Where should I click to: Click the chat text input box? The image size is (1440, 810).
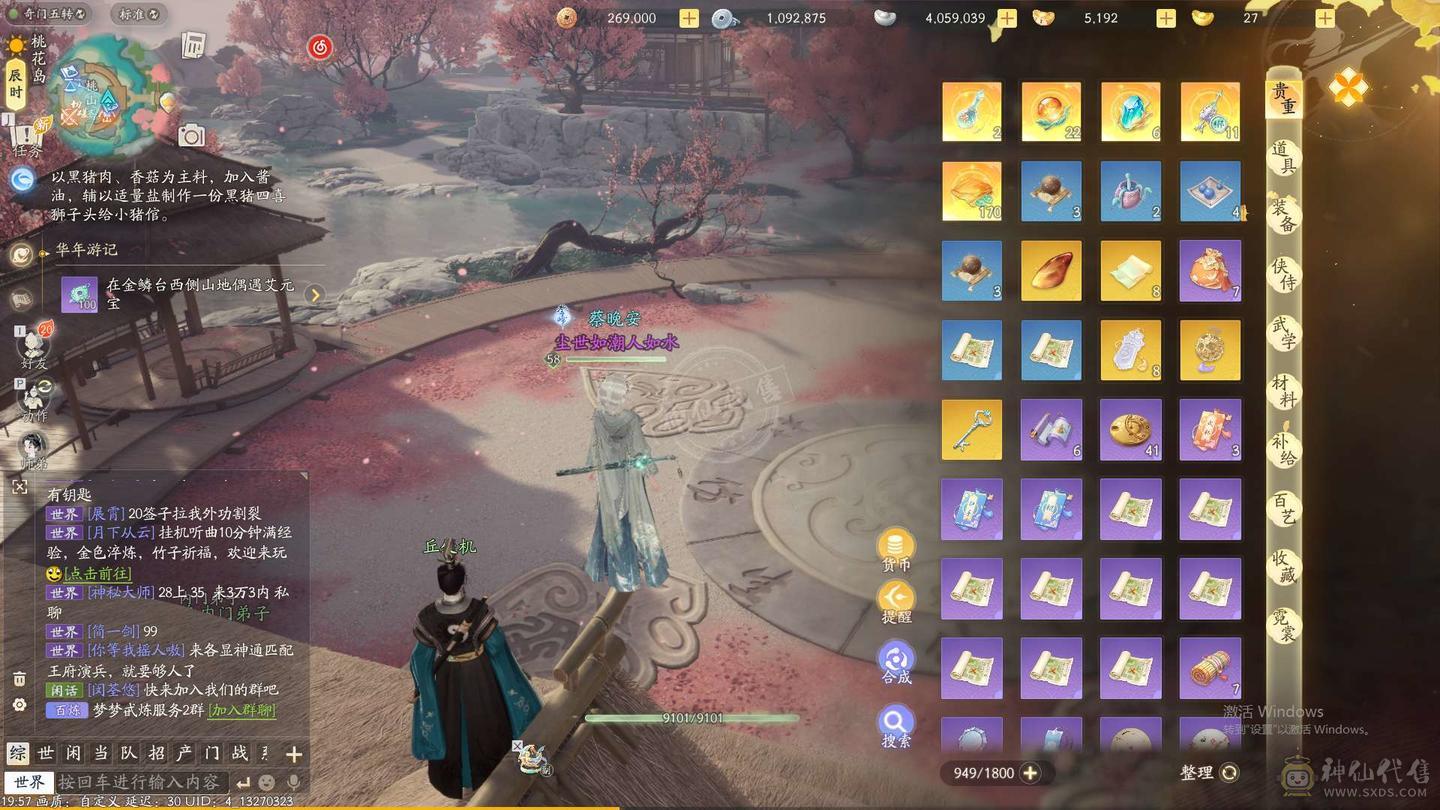click(x=140, y=782)
